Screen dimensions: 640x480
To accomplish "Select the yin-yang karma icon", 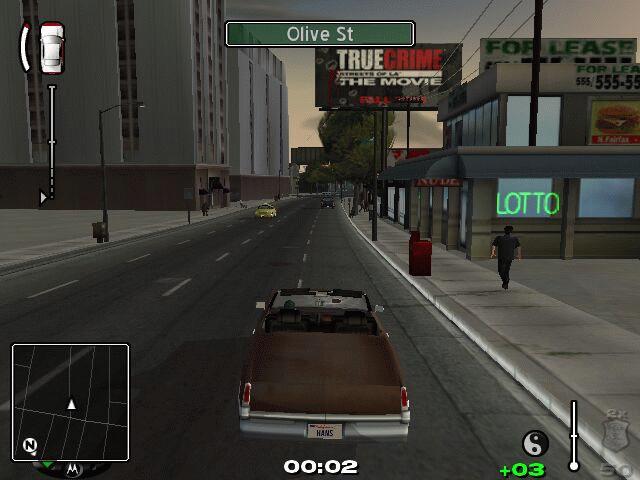I will click(535, 444).
